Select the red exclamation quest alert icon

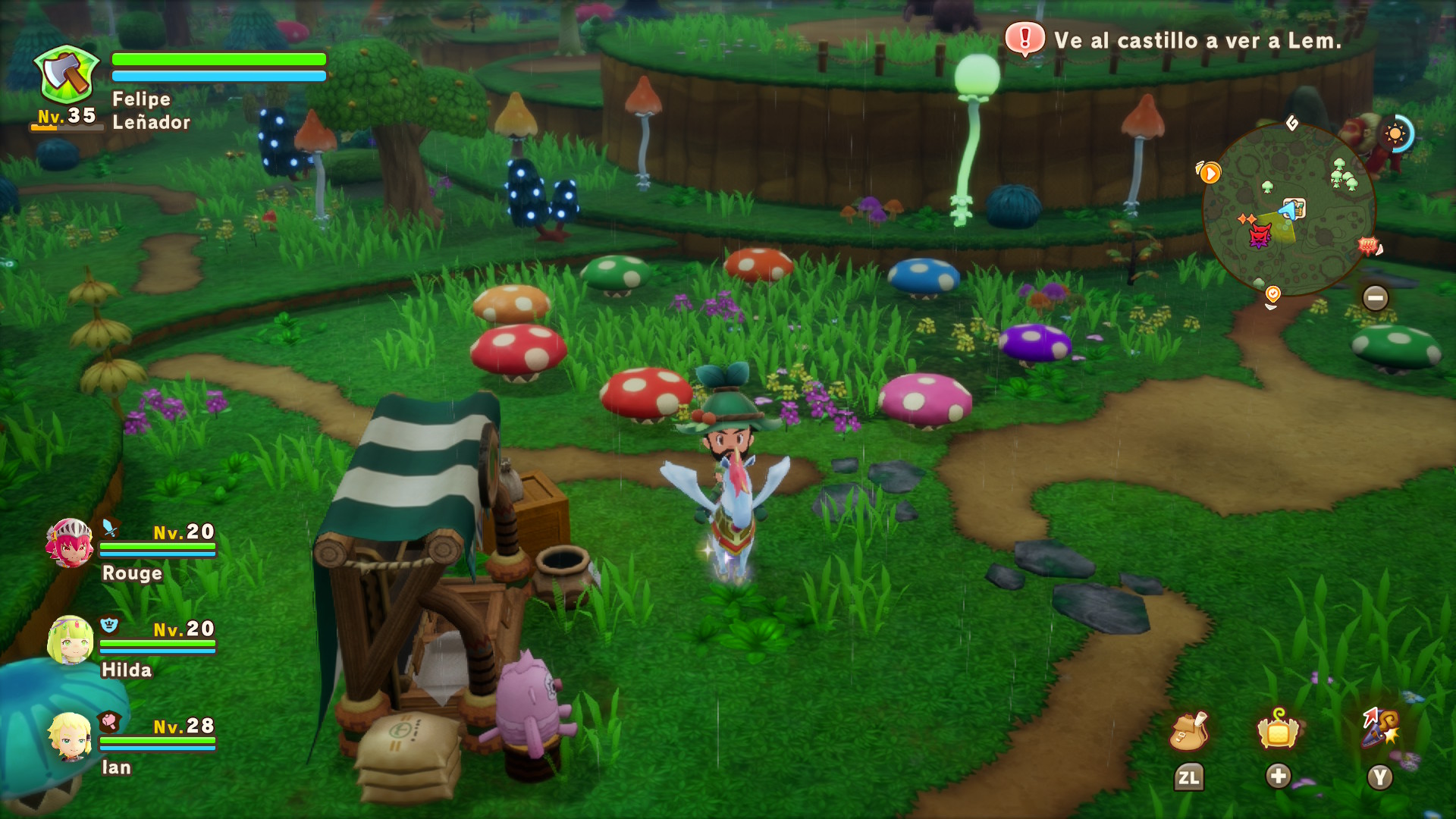(x=1025, y=38)
